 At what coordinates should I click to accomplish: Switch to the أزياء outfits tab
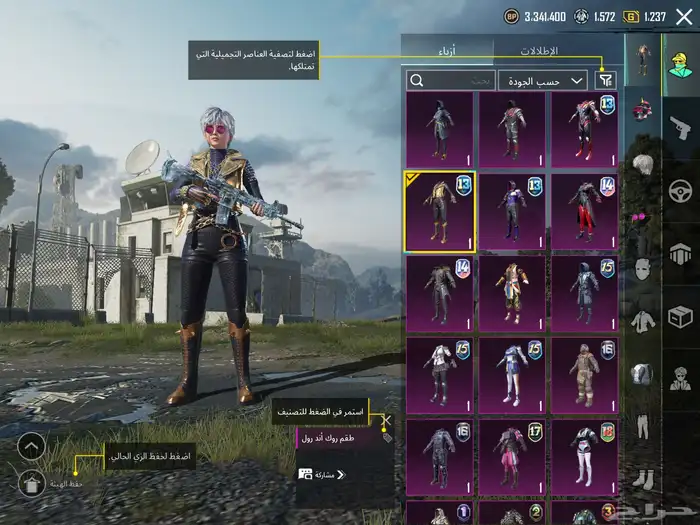click(x=446, y=50)
